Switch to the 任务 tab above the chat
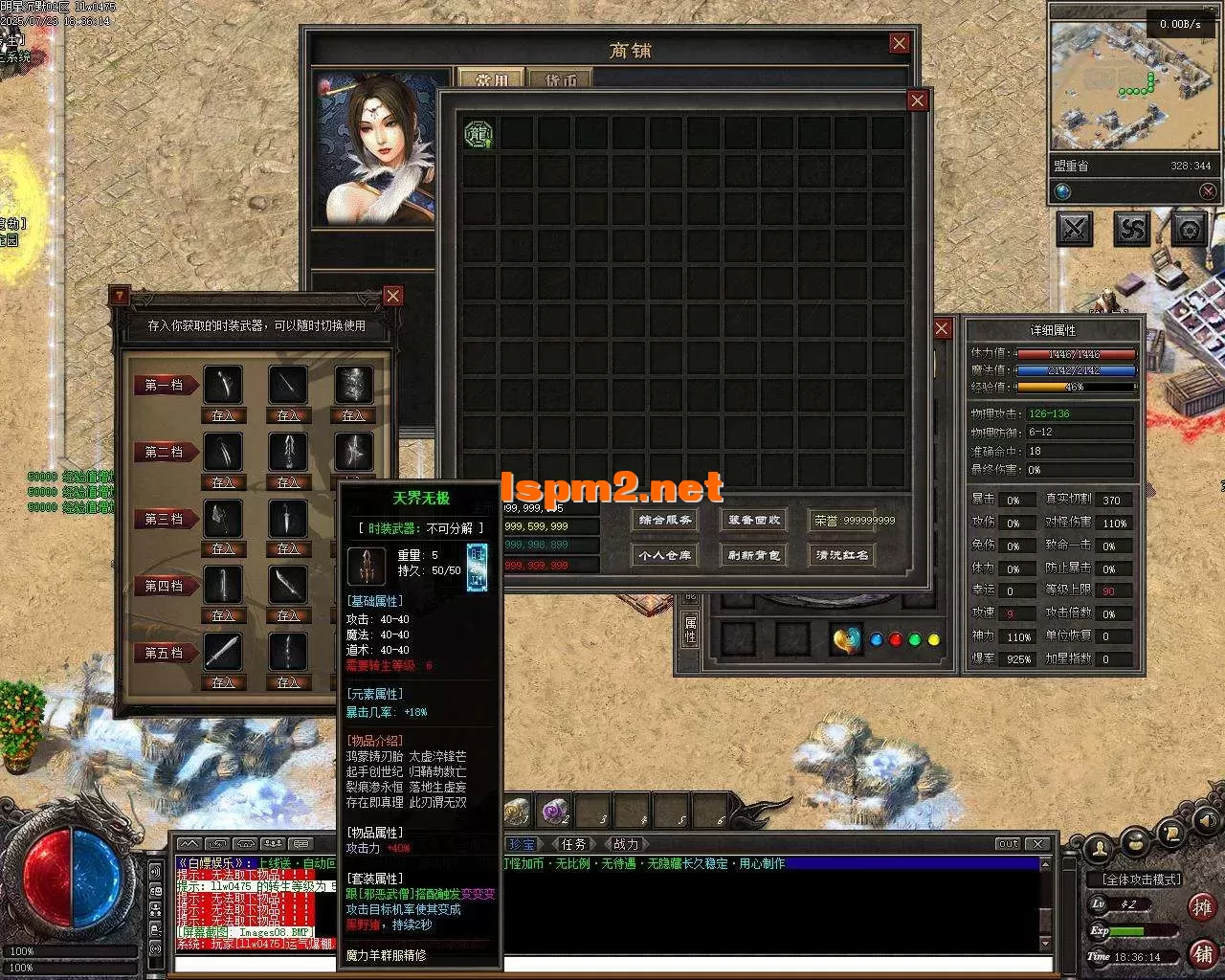The height and width of the screenshot is (980, 1225). [572, 844]
